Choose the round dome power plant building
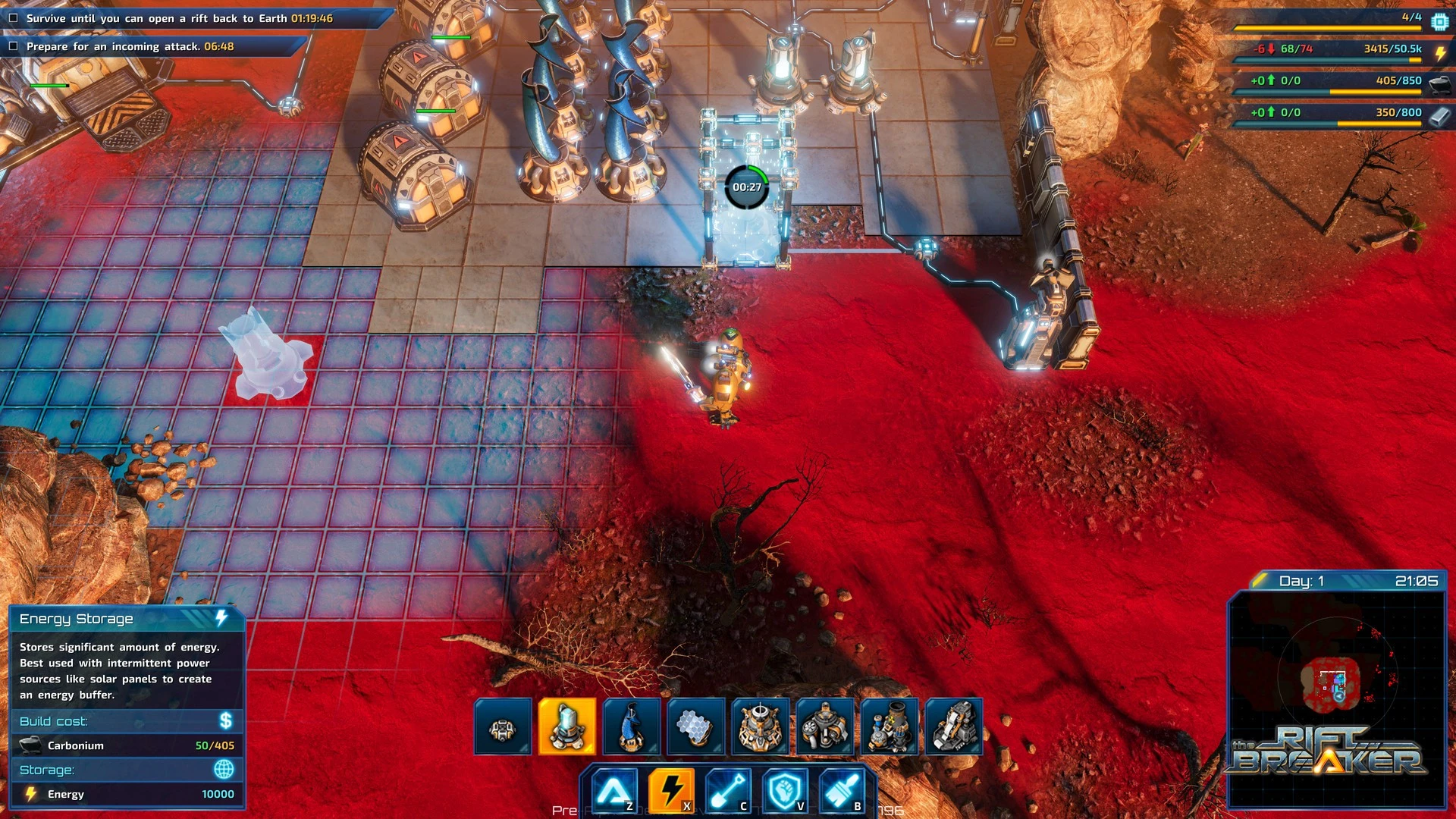Screen dimensions: 1456x819 point(760,727)
